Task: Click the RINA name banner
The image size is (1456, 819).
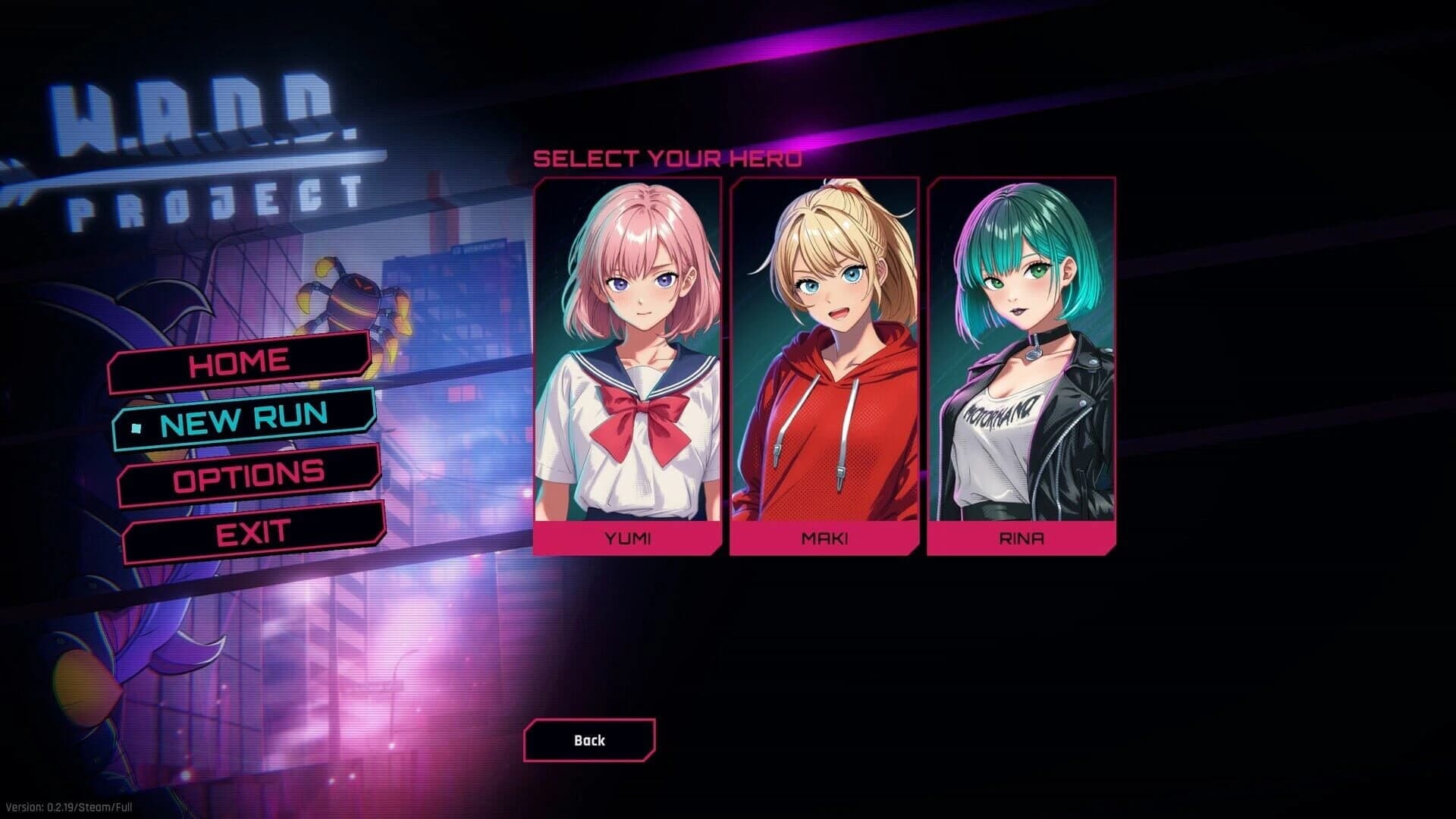Action: point(1019,538)
